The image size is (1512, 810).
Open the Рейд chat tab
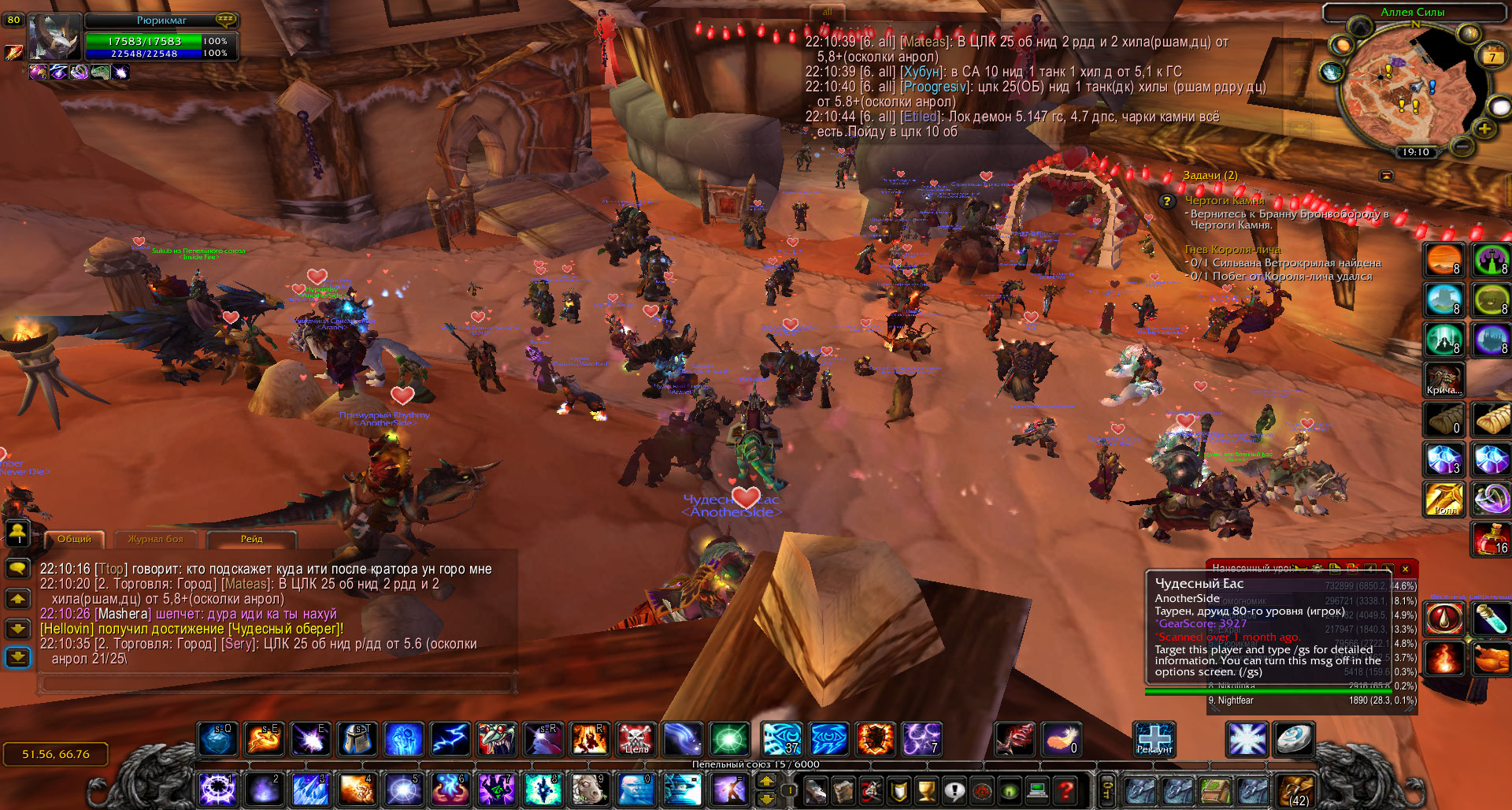251,539
